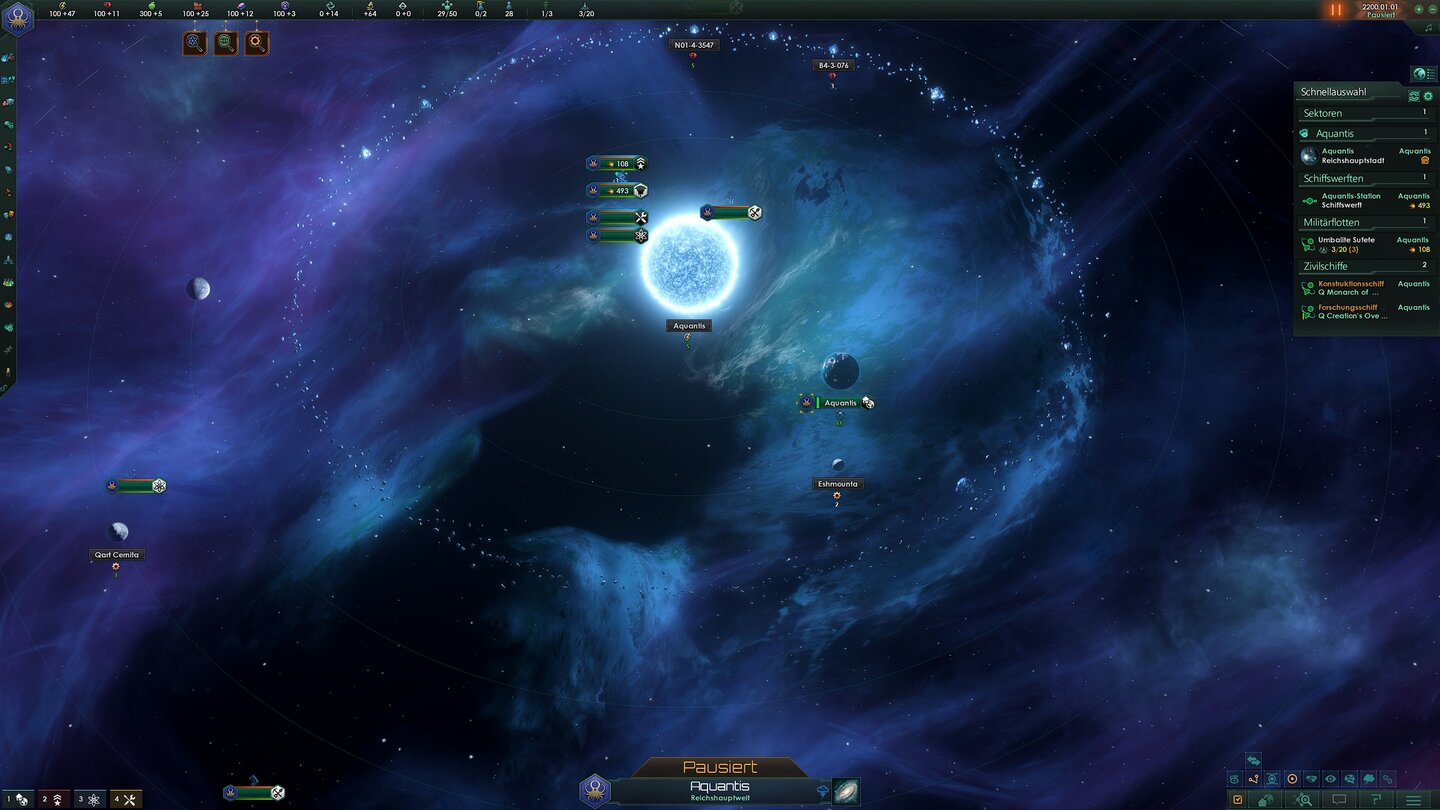Screen dimensions: 1440x810
Task: Toggle the orange pause button
Action: pyautogui.click(x=1335, y=10)
